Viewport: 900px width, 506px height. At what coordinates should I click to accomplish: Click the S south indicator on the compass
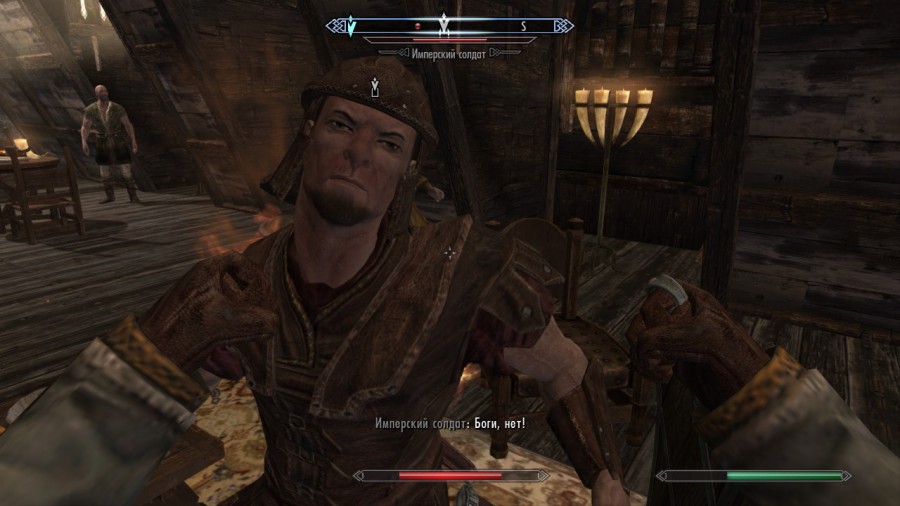pyautogui.click(x=521, y=25)
